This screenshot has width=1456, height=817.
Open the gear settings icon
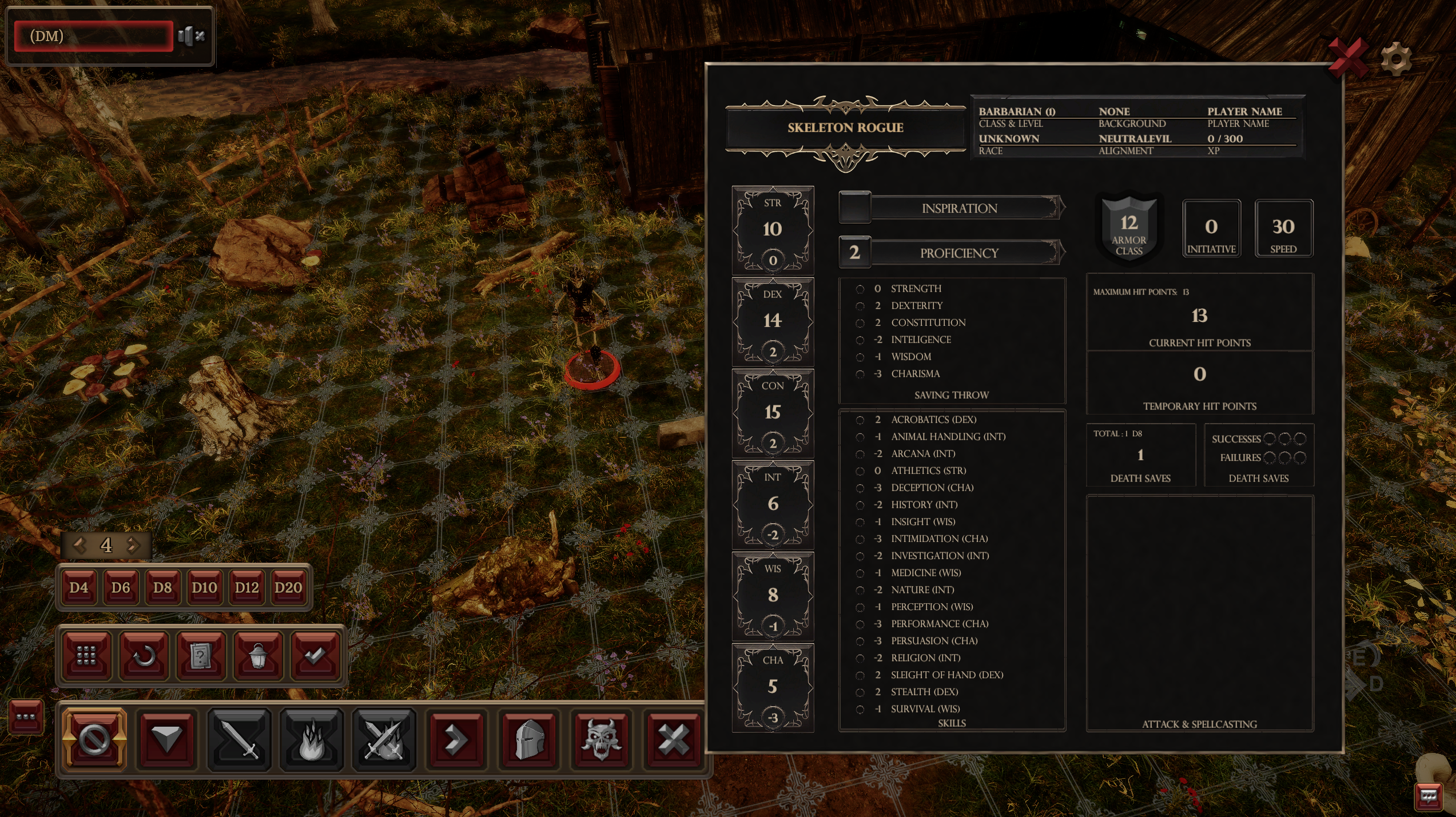click(1396, 59)
